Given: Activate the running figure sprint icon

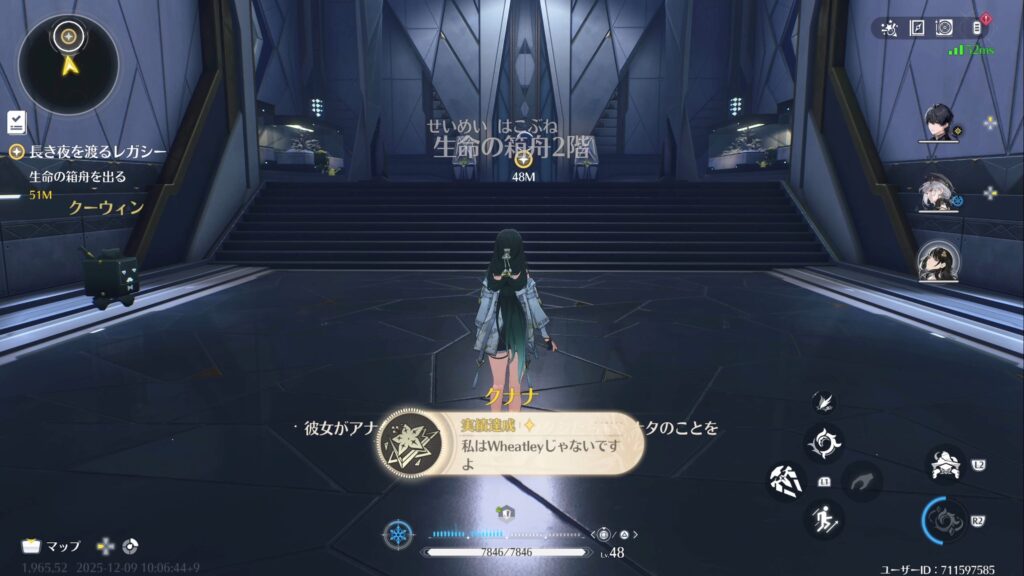Looking at the screenshot, I should click(824, 518).
